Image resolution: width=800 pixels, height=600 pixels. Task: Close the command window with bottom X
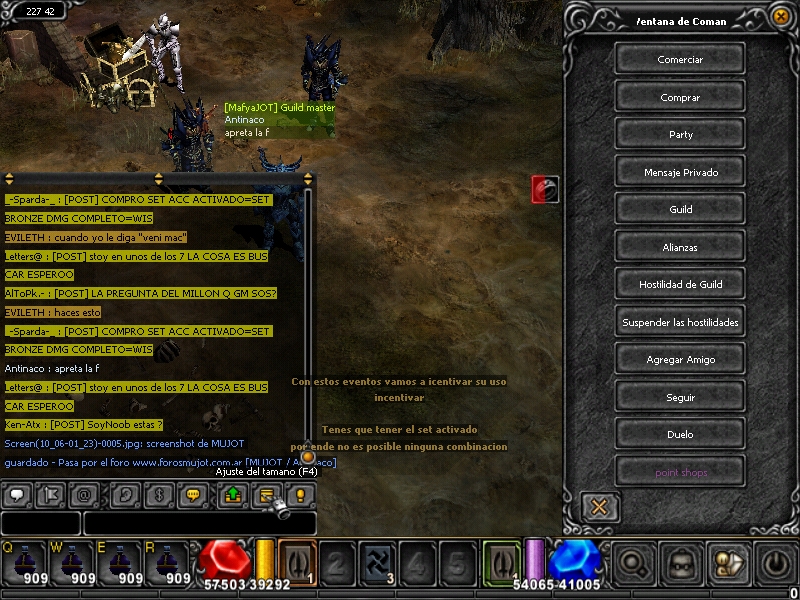pos(599,507)
